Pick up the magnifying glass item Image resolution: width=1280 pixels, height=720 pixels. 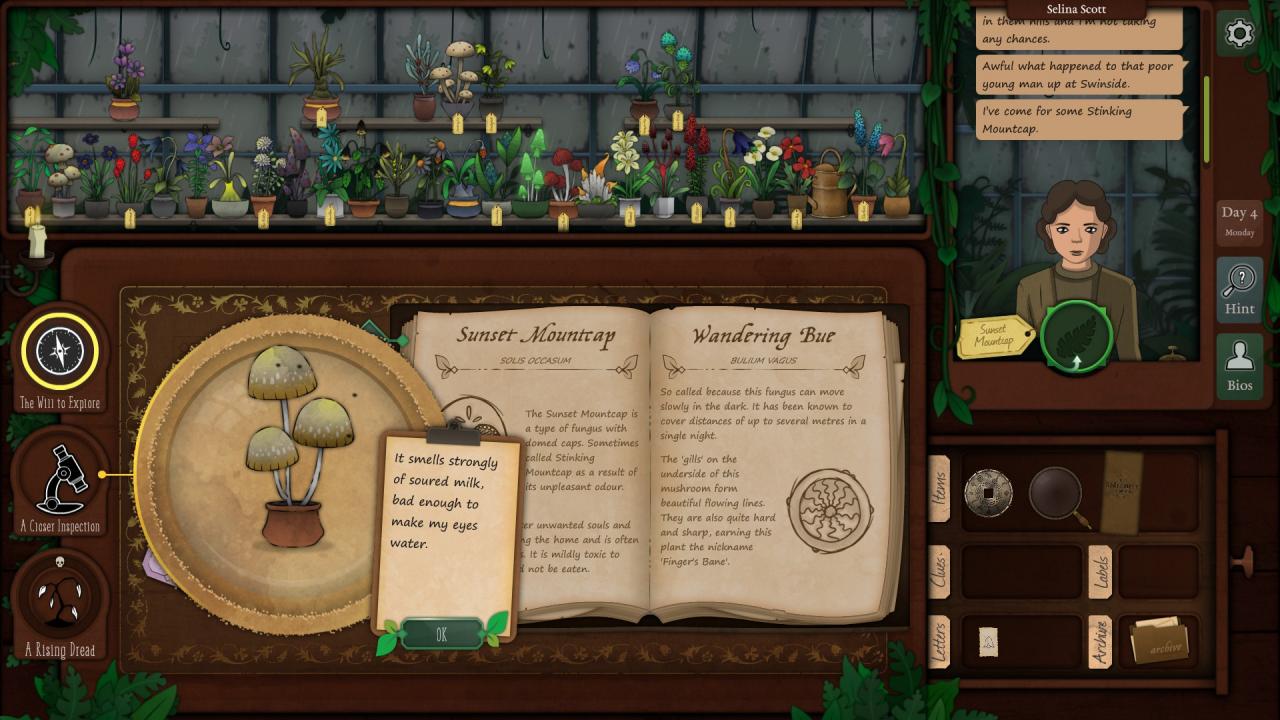click(x=1058, y=493)
